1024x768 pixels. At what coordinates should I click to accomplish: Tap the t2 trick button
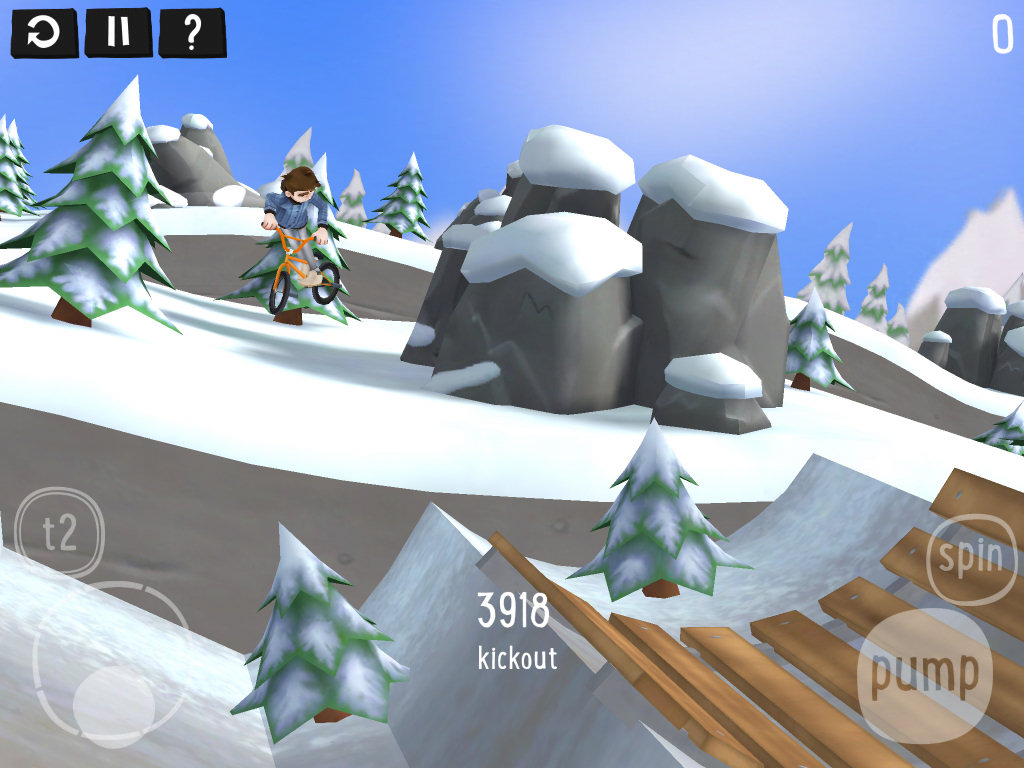[60, 532]
